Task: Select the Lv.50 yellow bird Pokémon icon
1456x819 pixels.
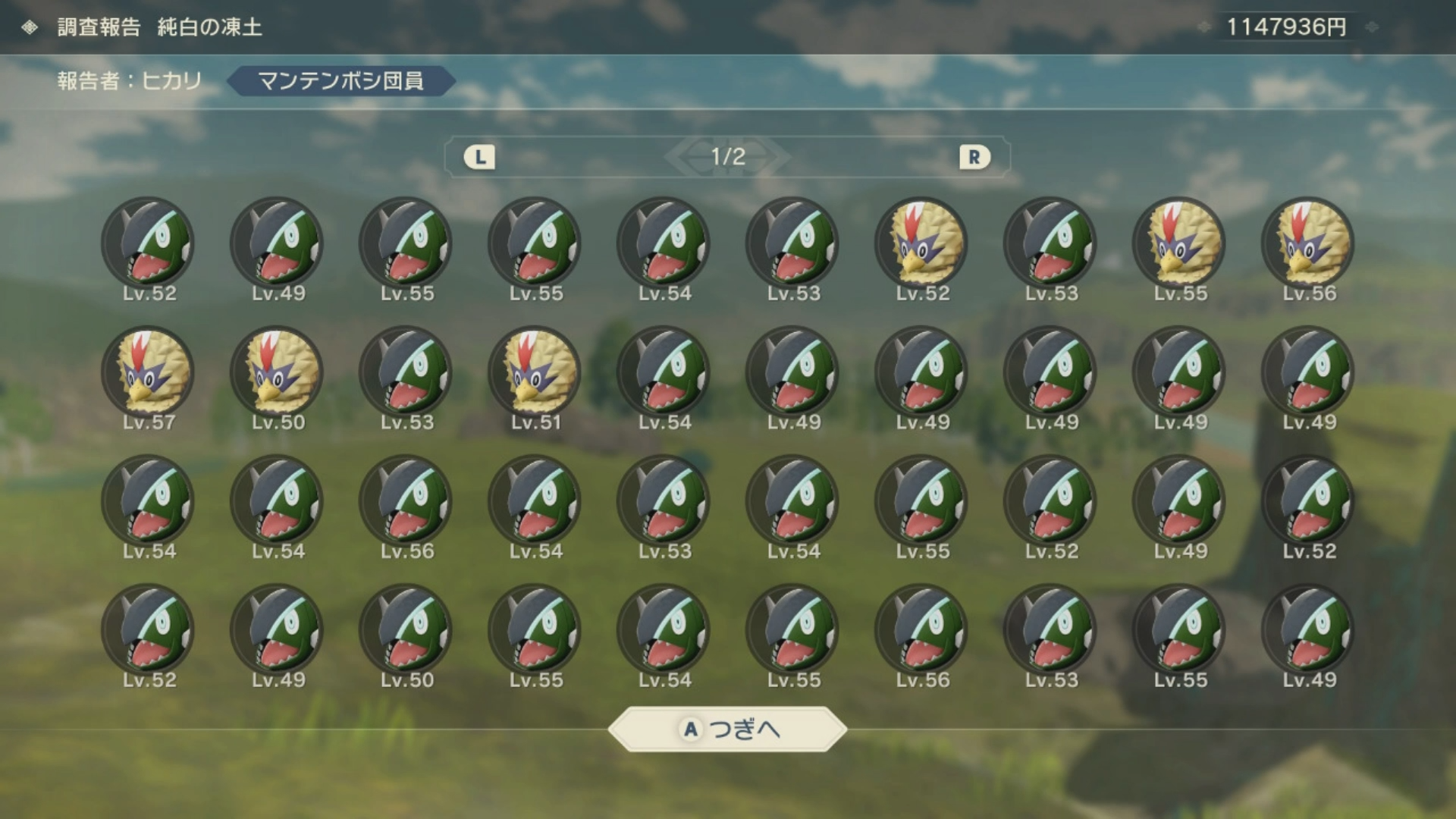Action: (x=277, y=372)
